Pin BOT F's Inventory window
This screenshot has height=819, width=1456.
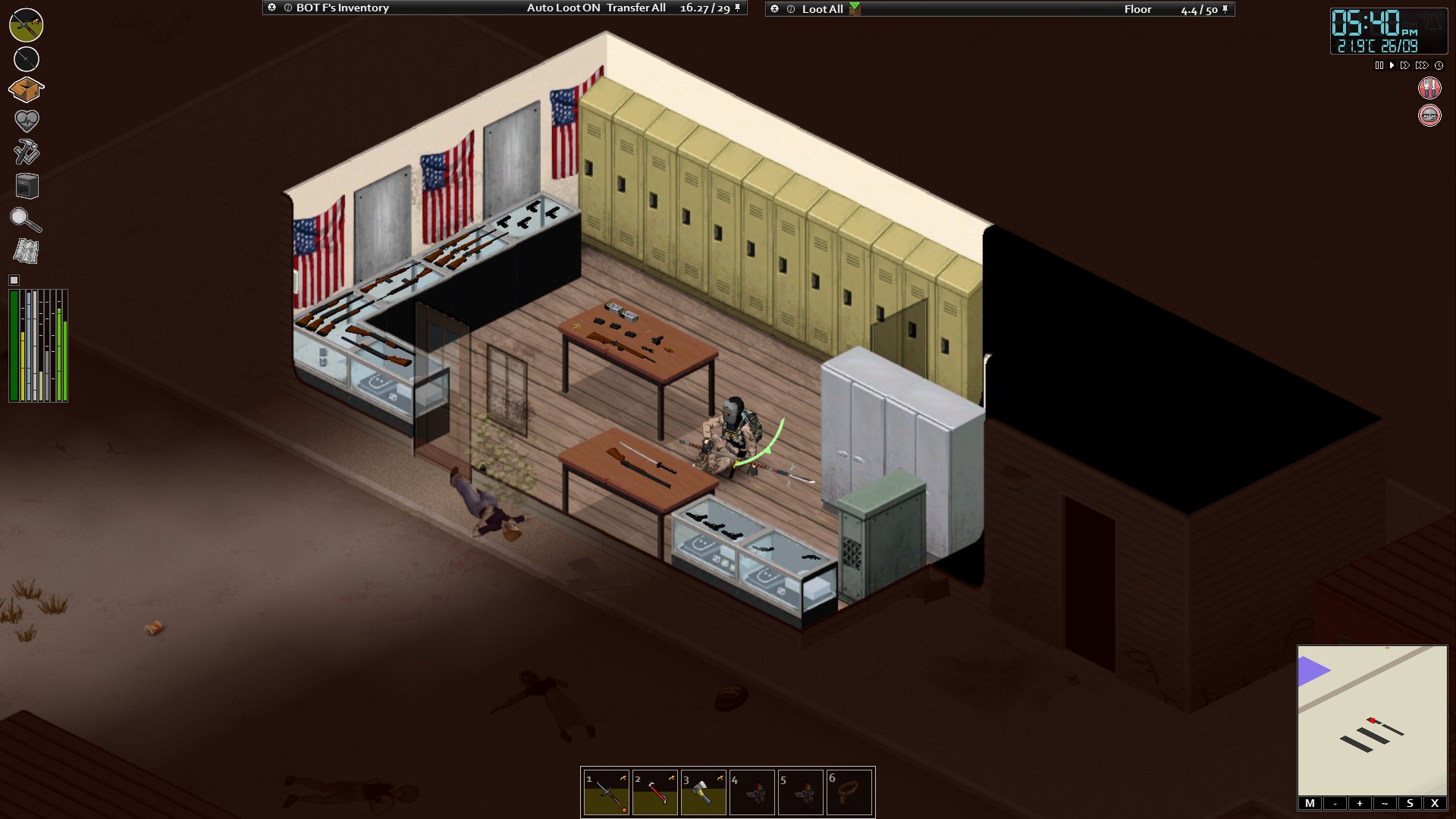(x=736, y=9)
